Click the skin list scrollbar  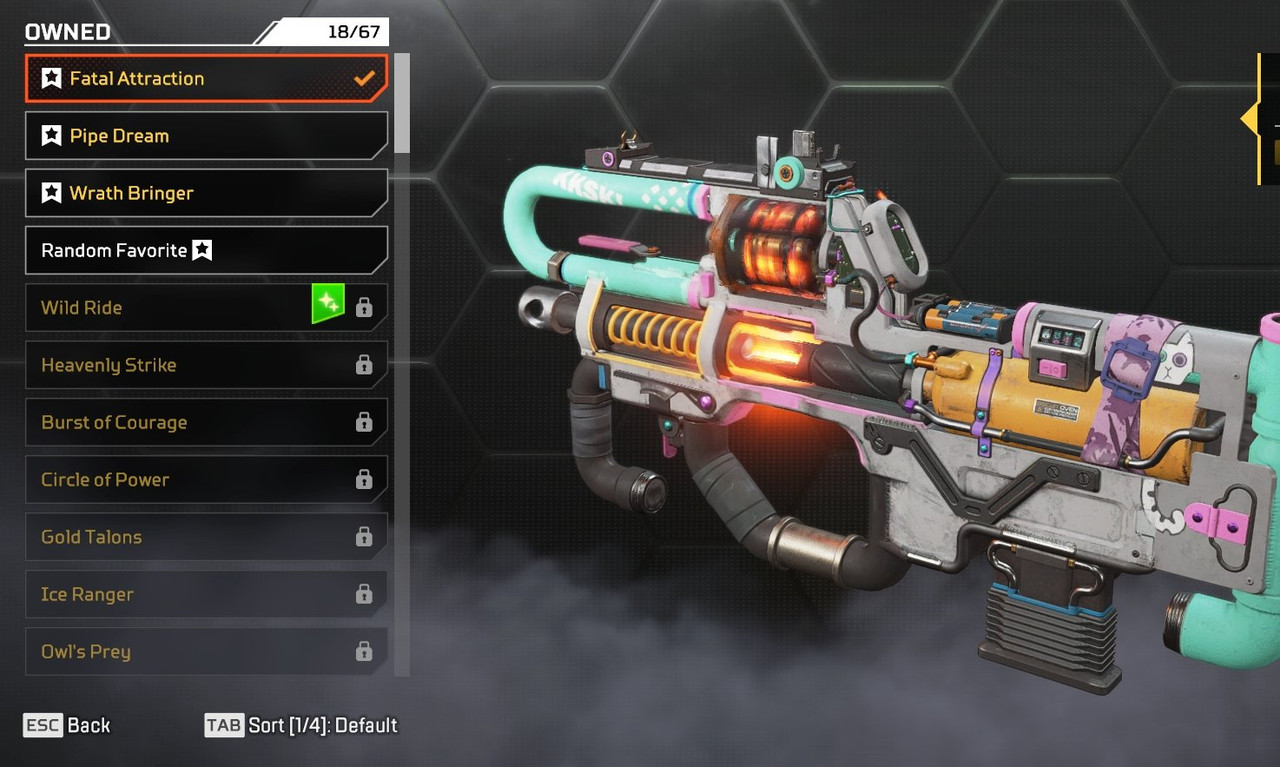click(x=402, y=103)
